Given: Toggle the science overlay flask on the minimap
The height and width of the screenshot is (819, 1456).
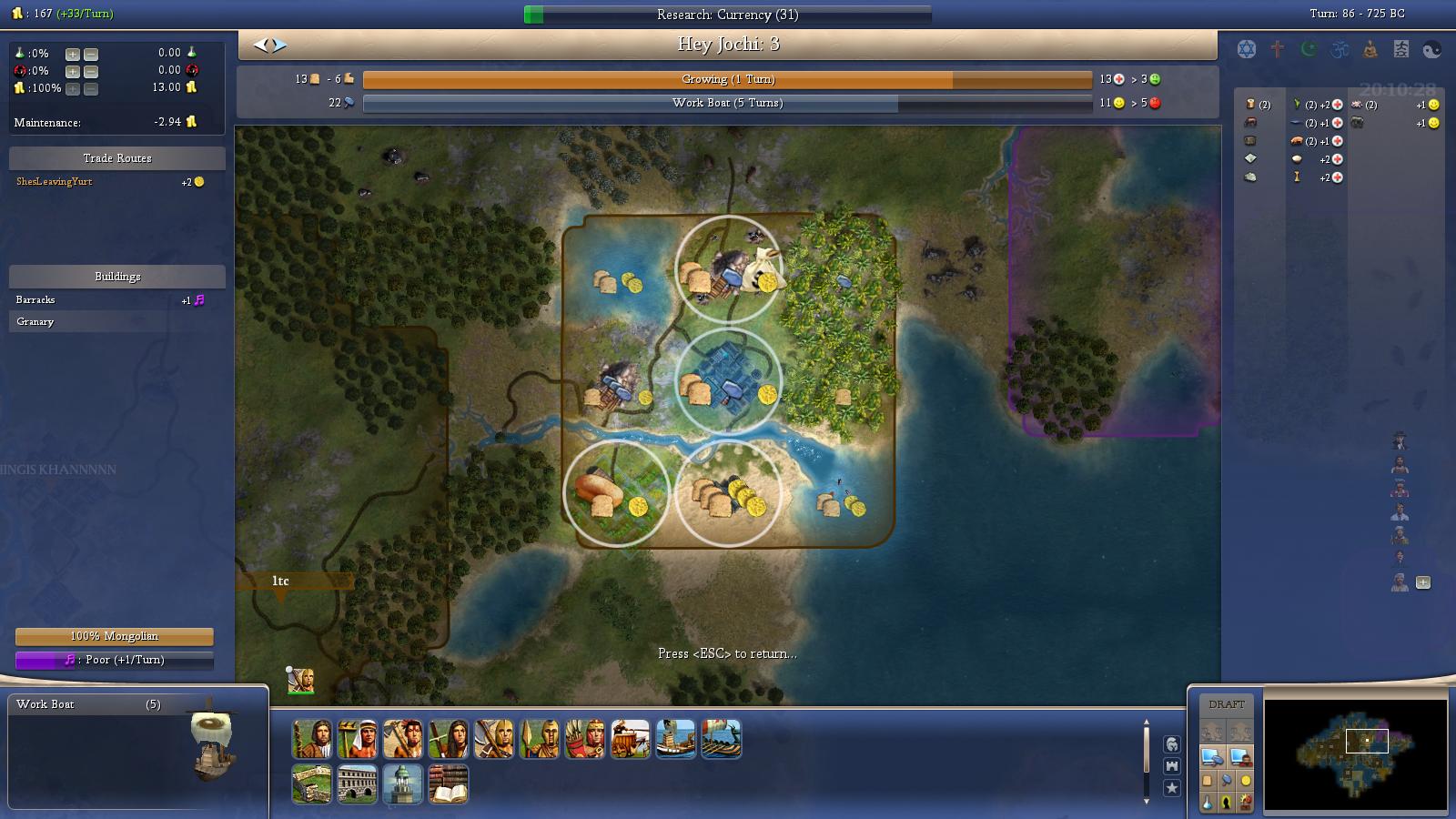Looking at the screenshot, I should click(1207, 802).
